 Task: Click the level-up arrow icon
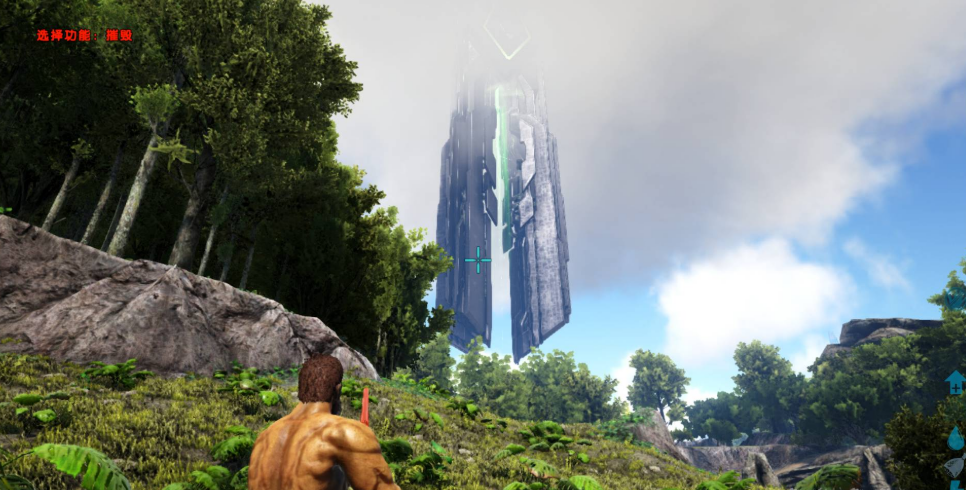956,383
